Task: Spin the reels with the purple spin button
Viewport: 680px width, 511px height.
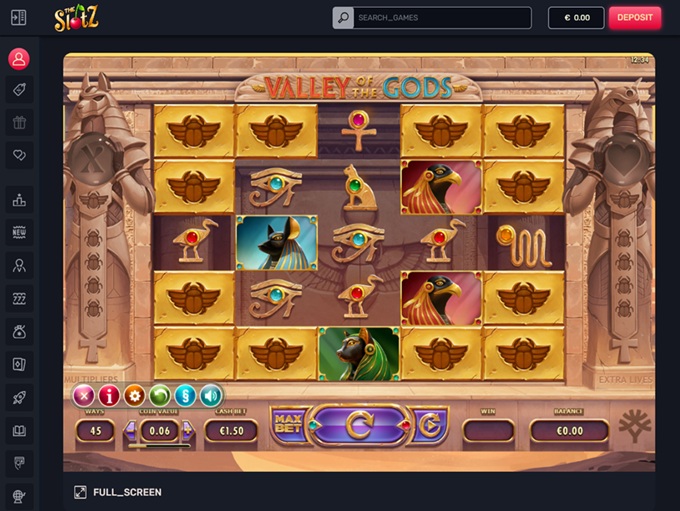Action: [x=360, y=425]
